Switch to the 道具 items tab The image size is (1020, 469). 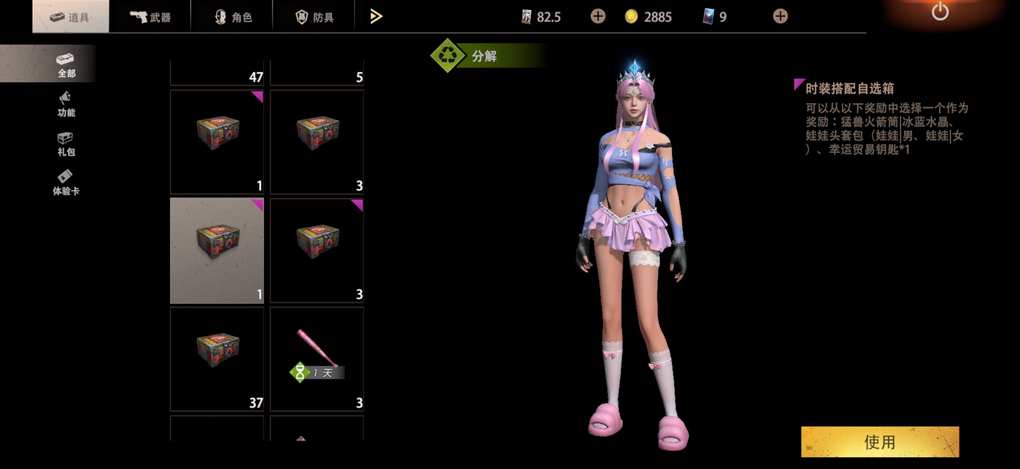(x=70, y=17)
